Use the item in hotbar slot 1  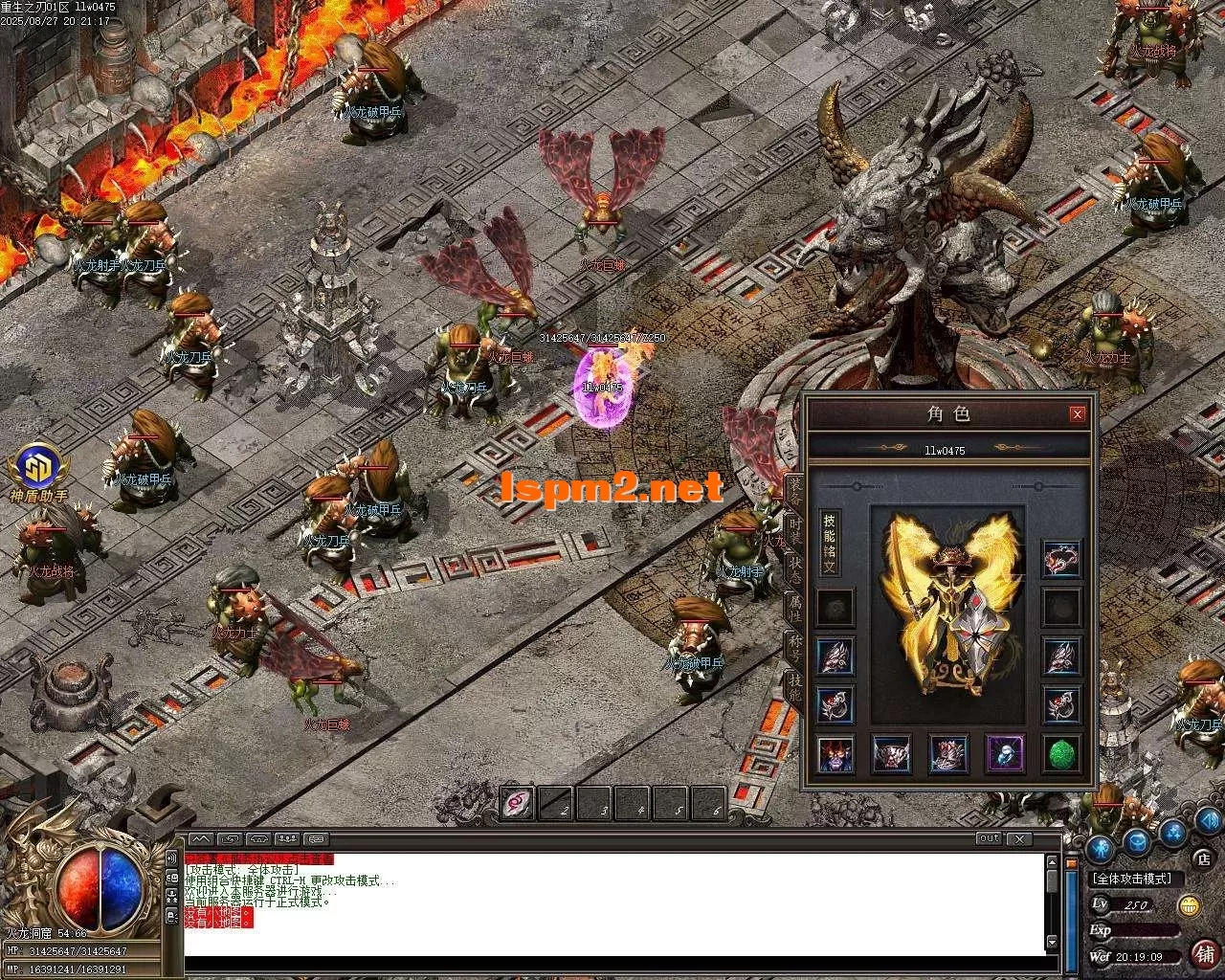tap(518, 804)
